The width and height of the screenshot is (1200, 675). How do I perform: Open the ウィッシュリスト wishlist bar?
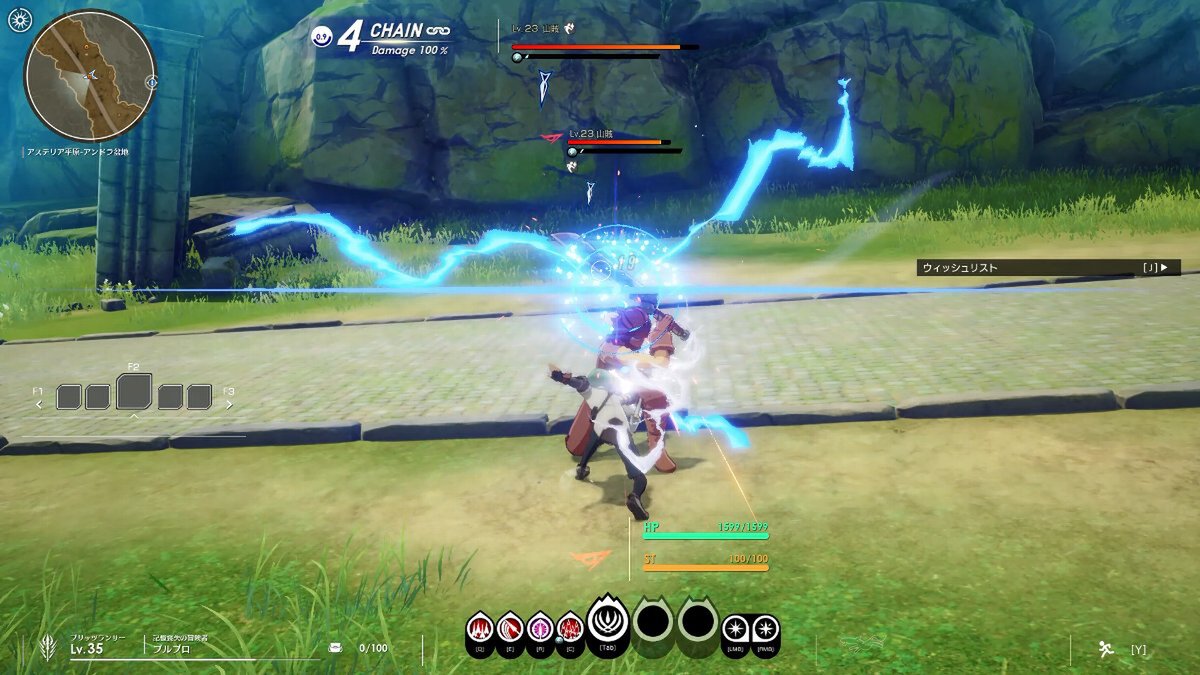click(1048, 268)
